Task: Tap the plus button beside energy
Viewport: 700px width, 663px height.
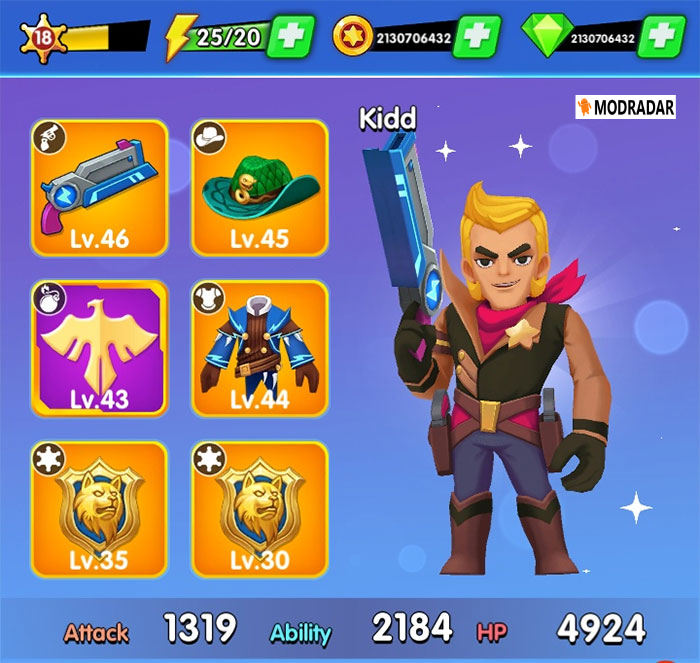Action: pyautogui.click(x=291, y=38)
